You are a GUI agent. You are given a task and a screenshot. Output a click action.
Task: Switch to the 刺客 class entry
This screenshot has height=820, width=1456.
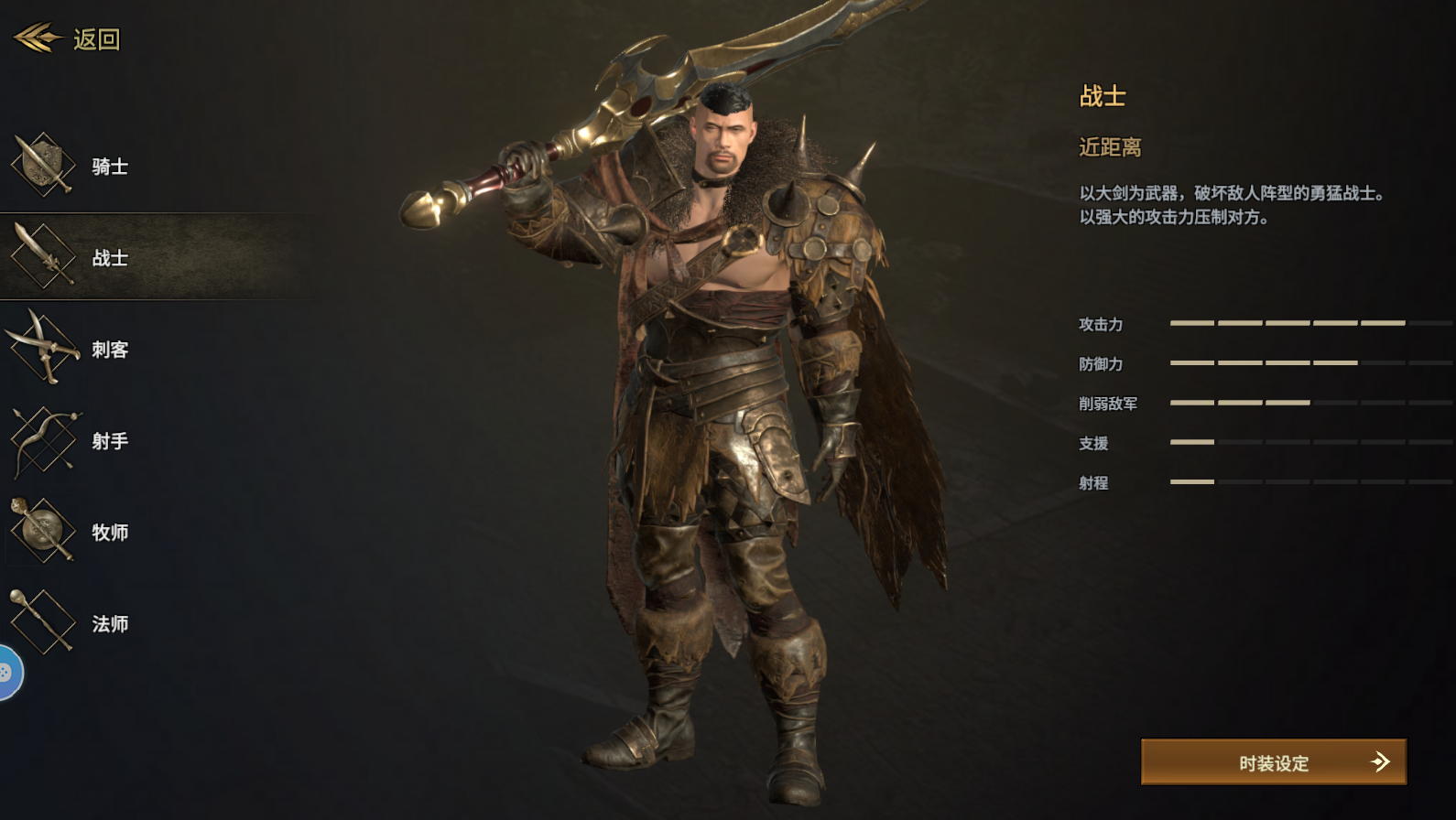[x=111, y=351]
